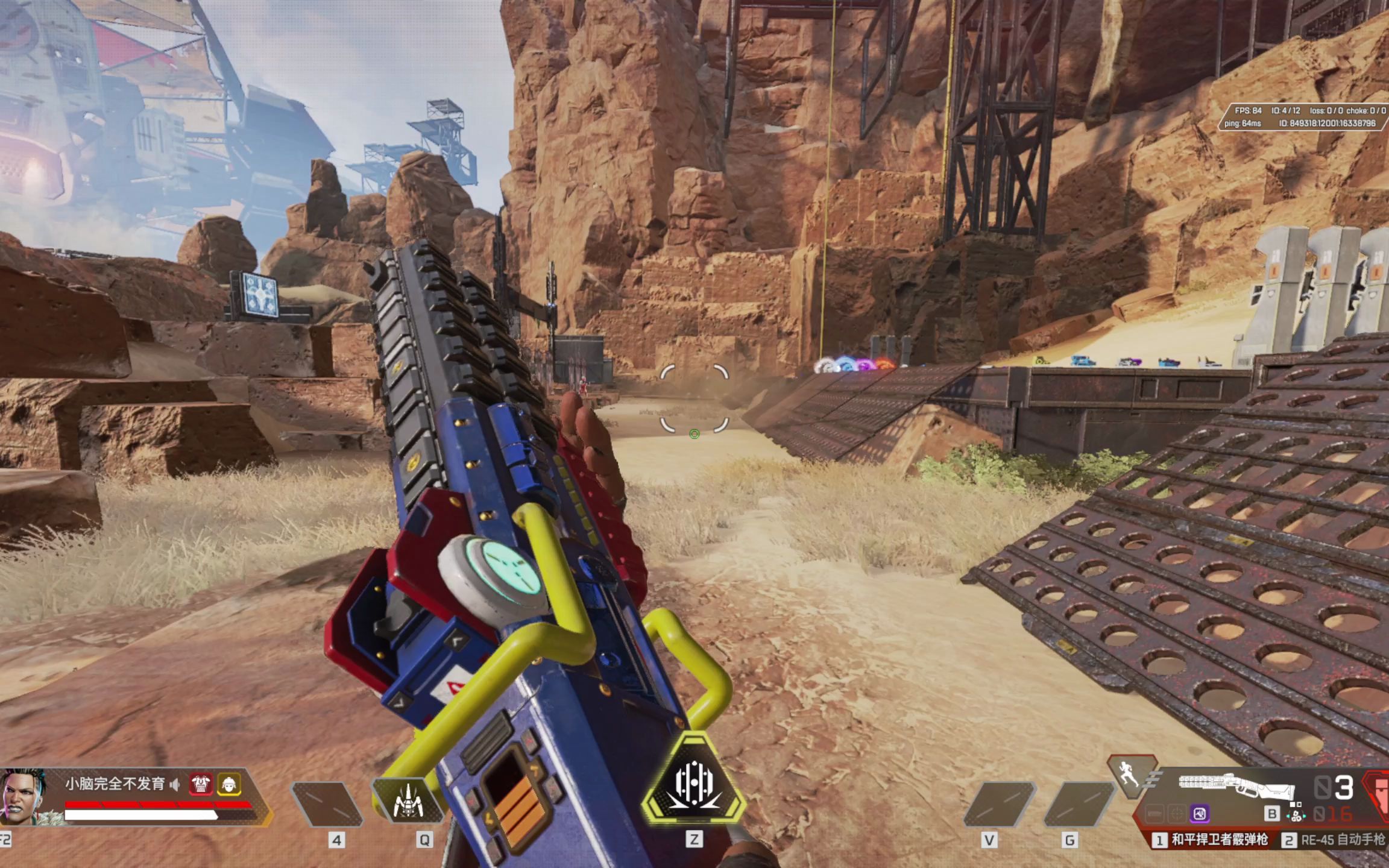Click the network performance stats overlay
This screenshot has height=868, width=1389.
pyautogui.click(x=1305, y=117)
